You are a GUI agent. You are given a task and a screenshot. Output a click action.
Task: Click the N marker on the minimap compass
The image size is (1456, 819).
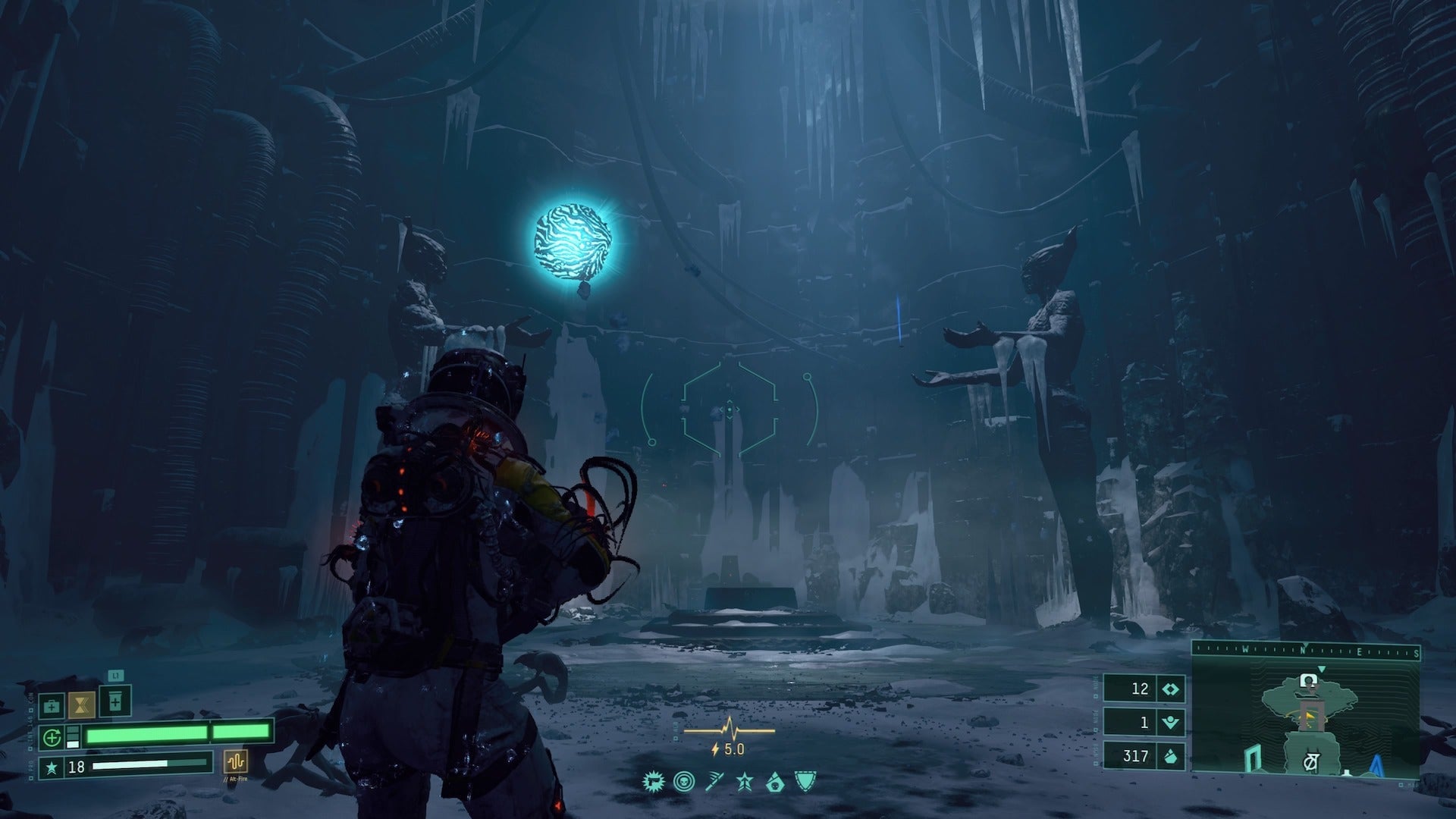[x=1303, y=650]
